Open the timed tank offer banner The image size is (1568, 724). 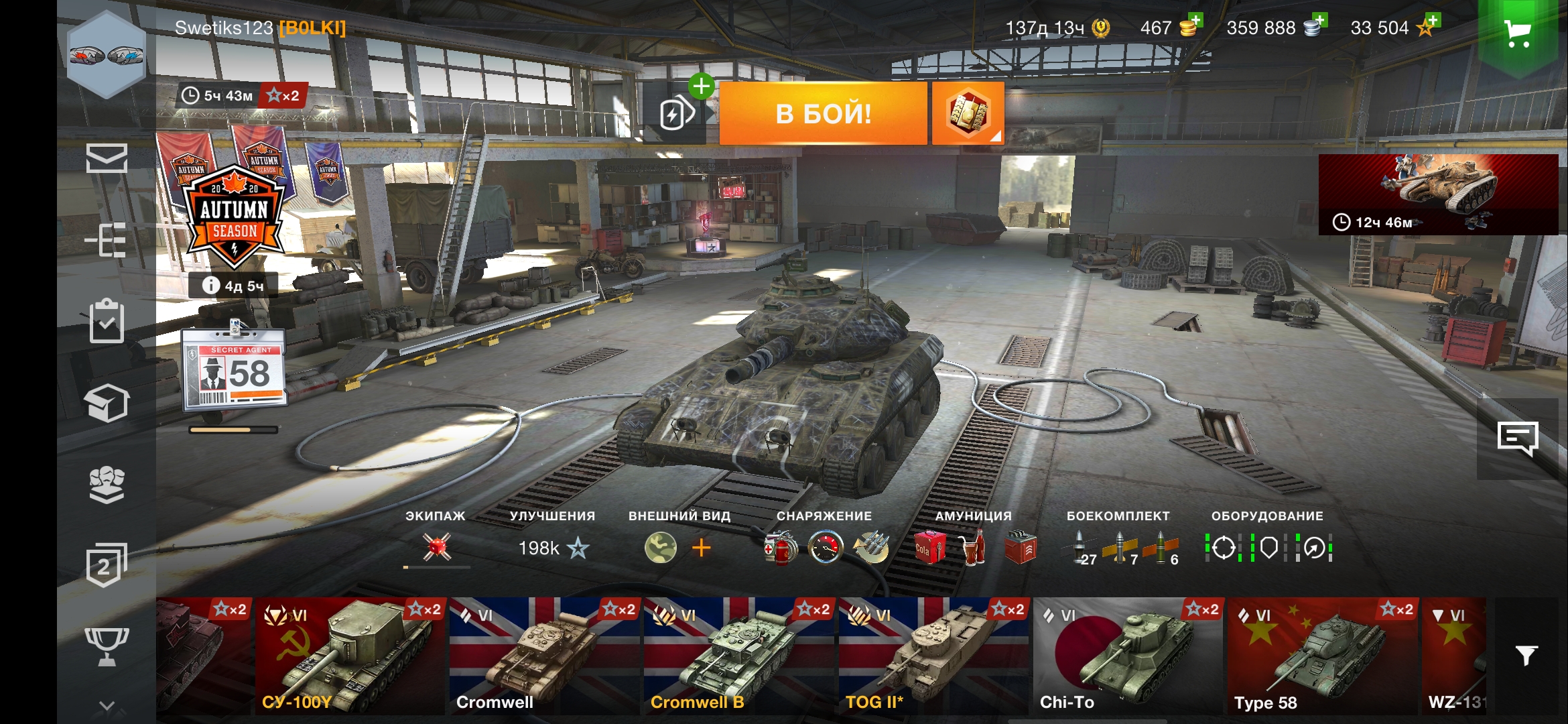(1438, 194)
